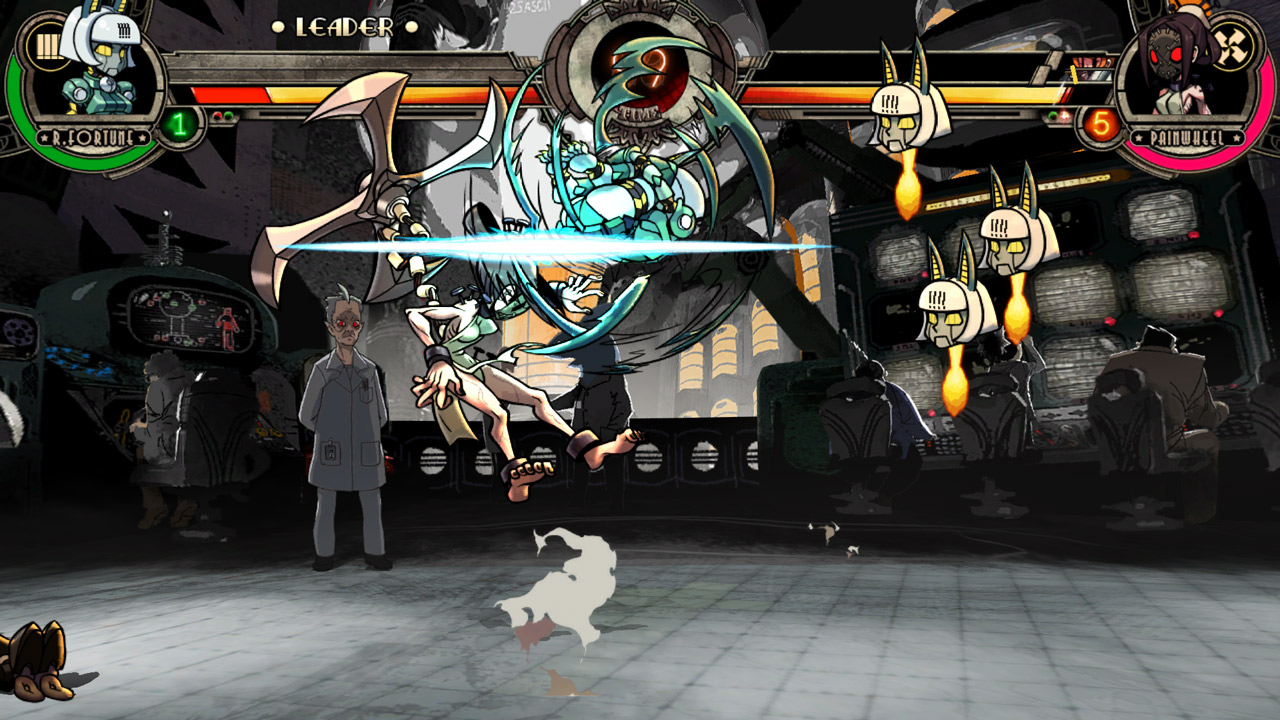Toggle the red indicator light on Painwheel's side
This screenshot has width=1280, height=720.
pyautogui.click(x=1065, y=115)
